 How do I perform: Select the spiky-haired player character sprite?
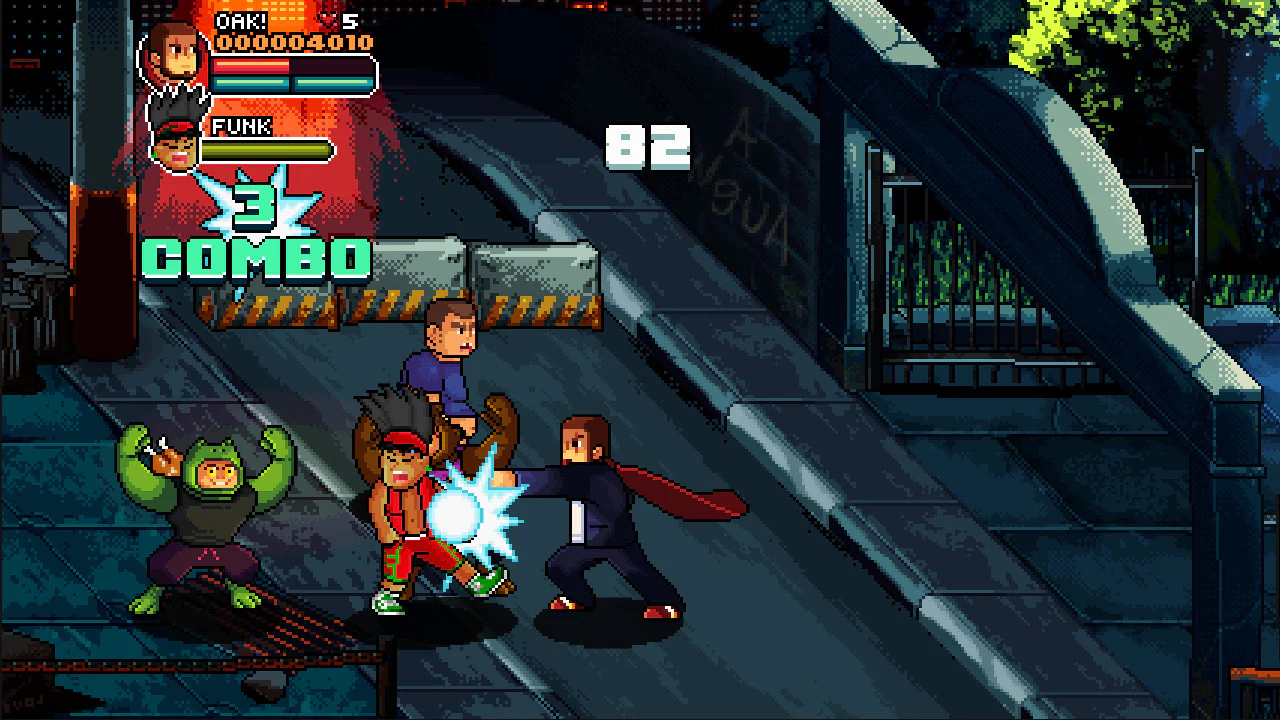coord(400,490)
